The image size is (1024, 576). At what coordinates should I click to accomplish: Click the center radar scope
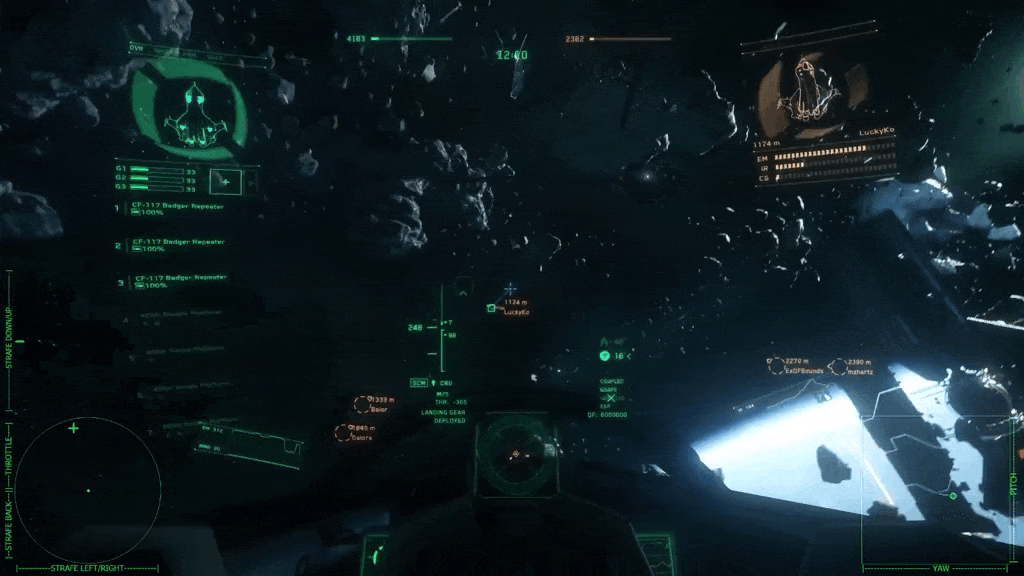coord(515,455)
